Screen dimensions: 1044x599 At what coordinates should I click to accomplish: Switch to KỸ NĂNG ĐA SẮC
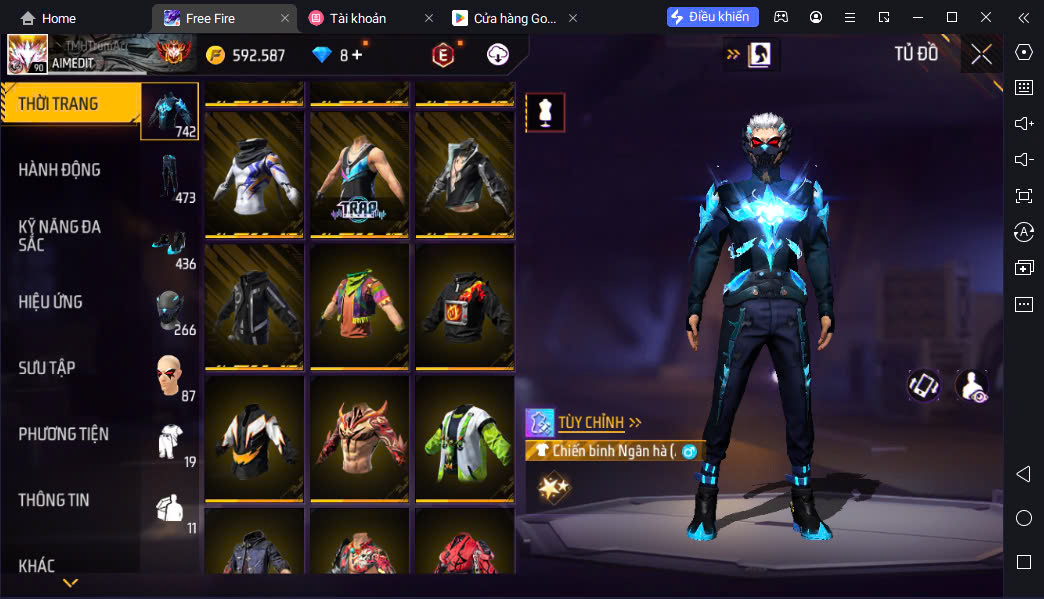tap(60, 235)
